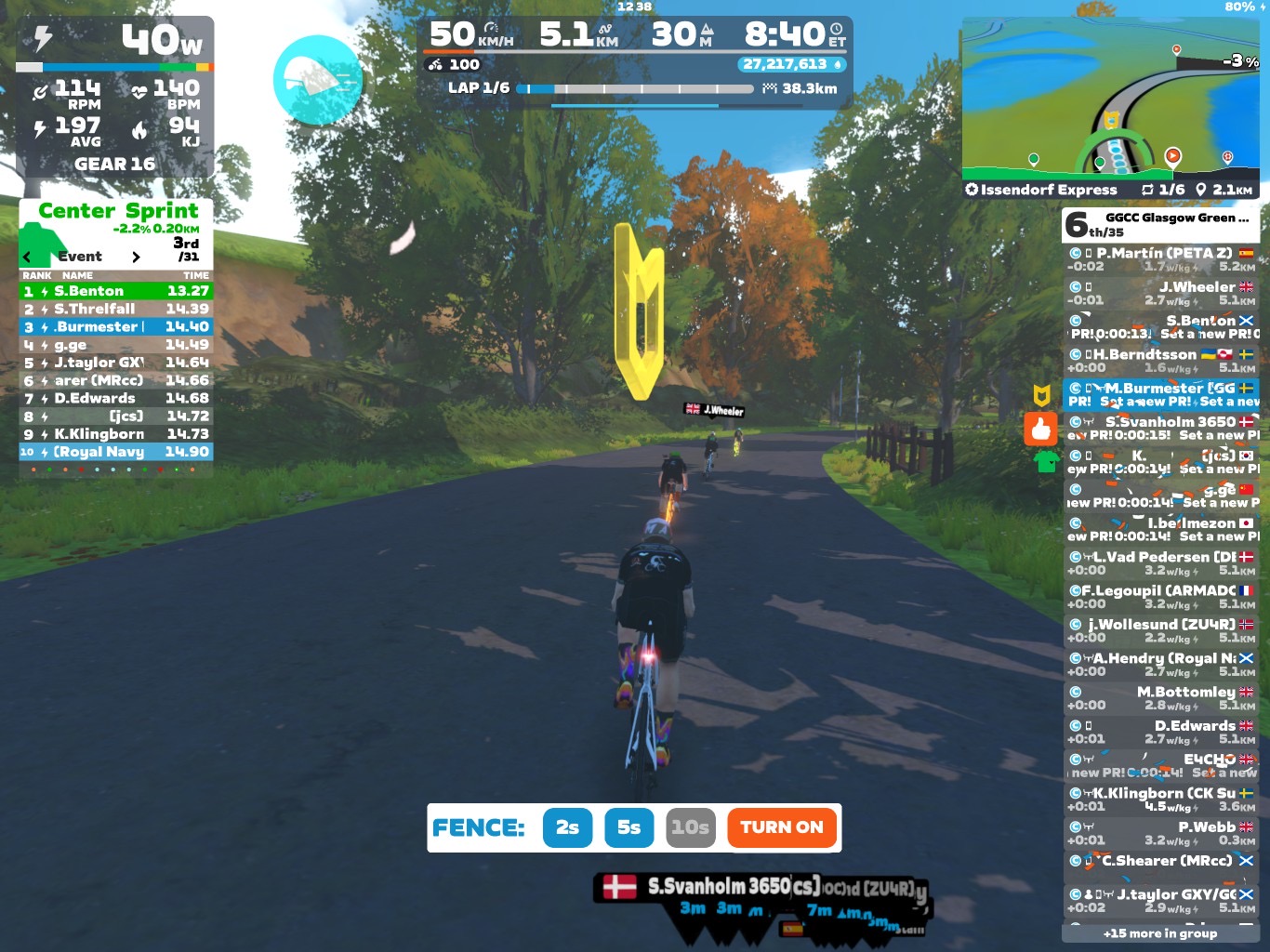This screenshot has width=1270, height=952.
Task: Choose the 10s fence option
Action: 691,827
